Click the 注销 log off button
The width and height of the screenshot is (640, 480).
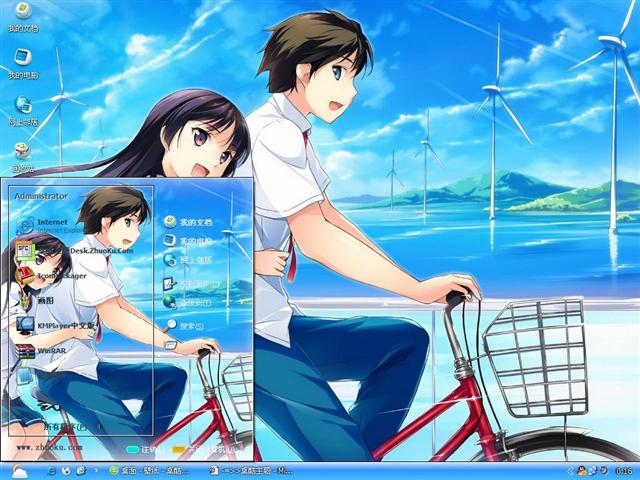(142, 450)
